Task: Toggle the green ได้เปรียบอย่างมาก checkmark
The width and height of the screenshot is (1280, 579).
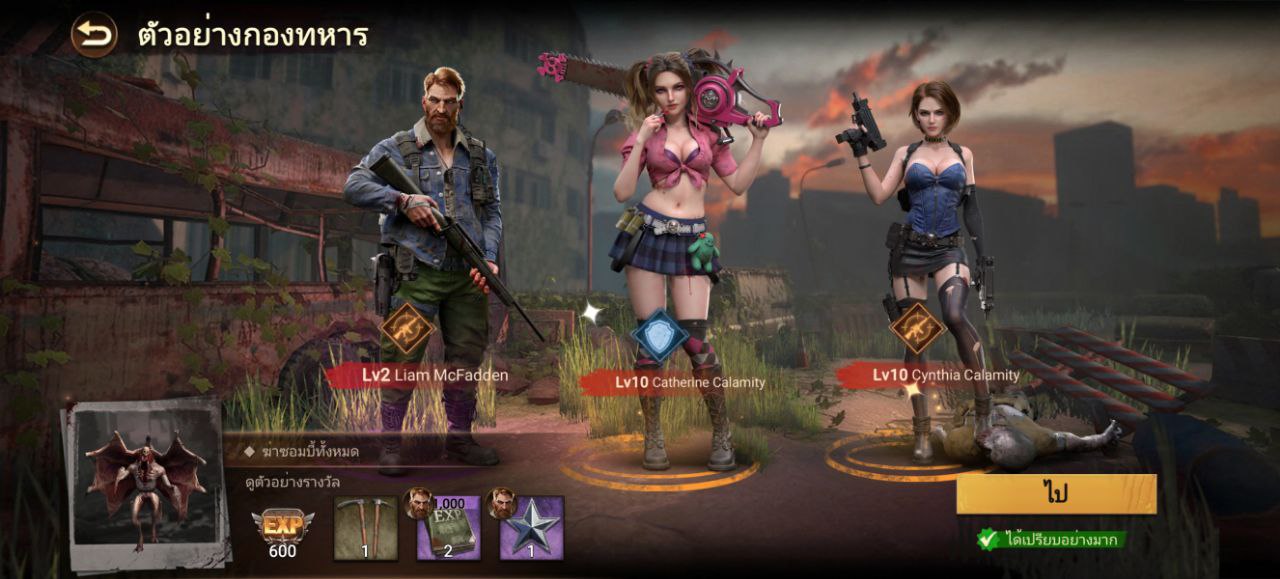Action: (x=988, y=539)
